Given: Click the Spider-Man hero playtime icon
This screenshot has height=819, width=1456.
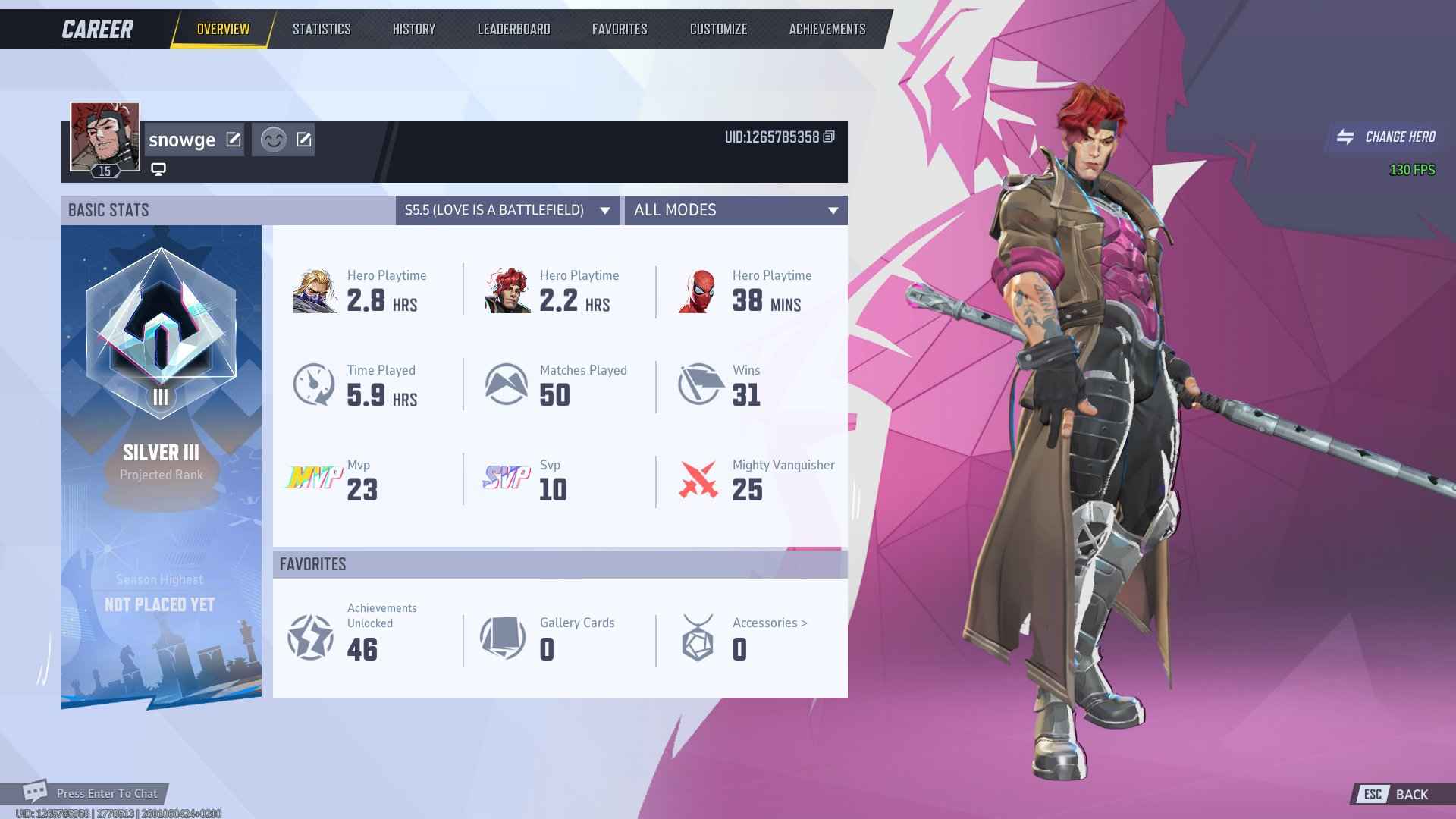Looking at the screenshot, I should [x=699, y=292].
